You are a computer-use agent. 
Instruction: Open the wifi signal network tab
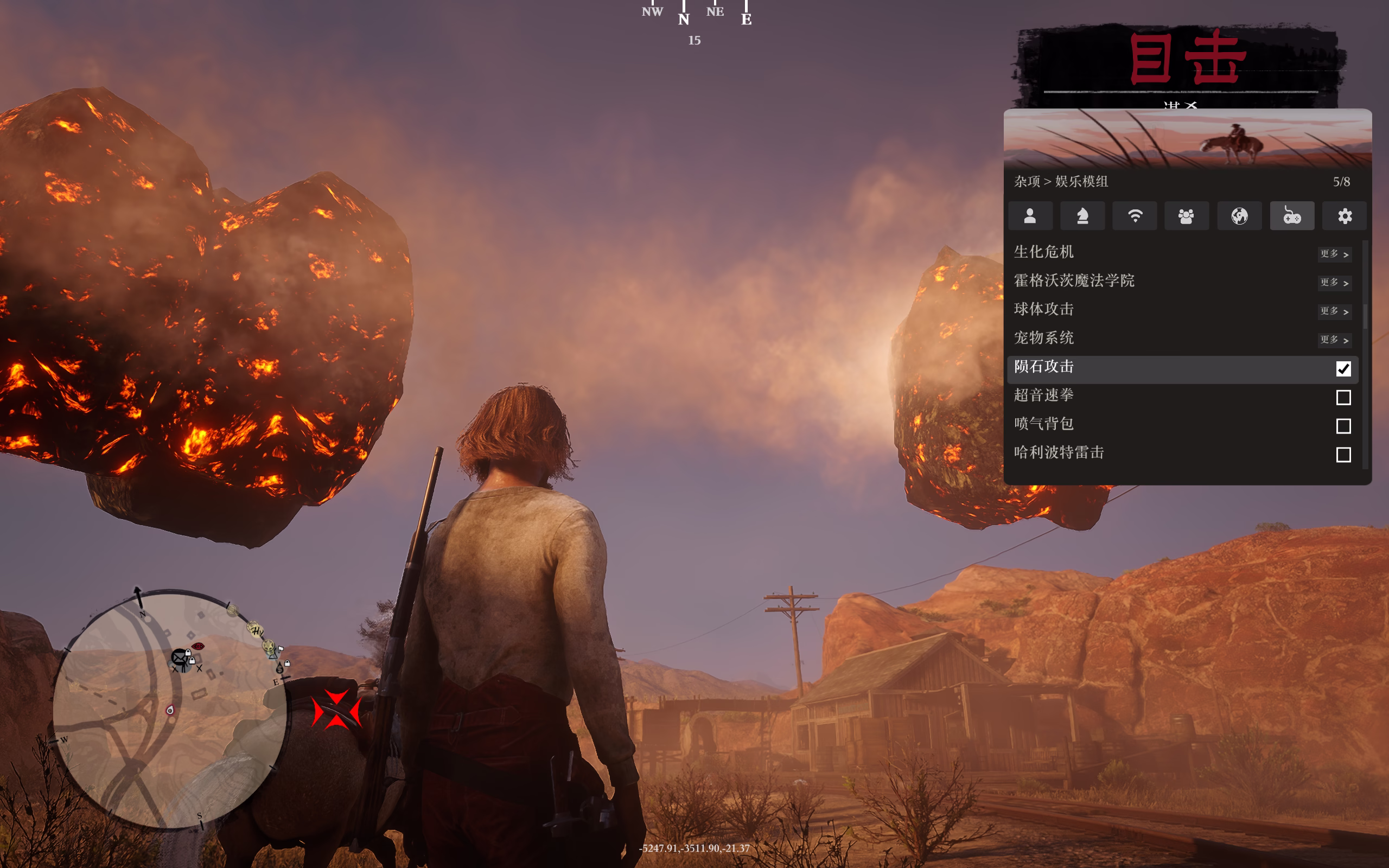pos(1135,216)
